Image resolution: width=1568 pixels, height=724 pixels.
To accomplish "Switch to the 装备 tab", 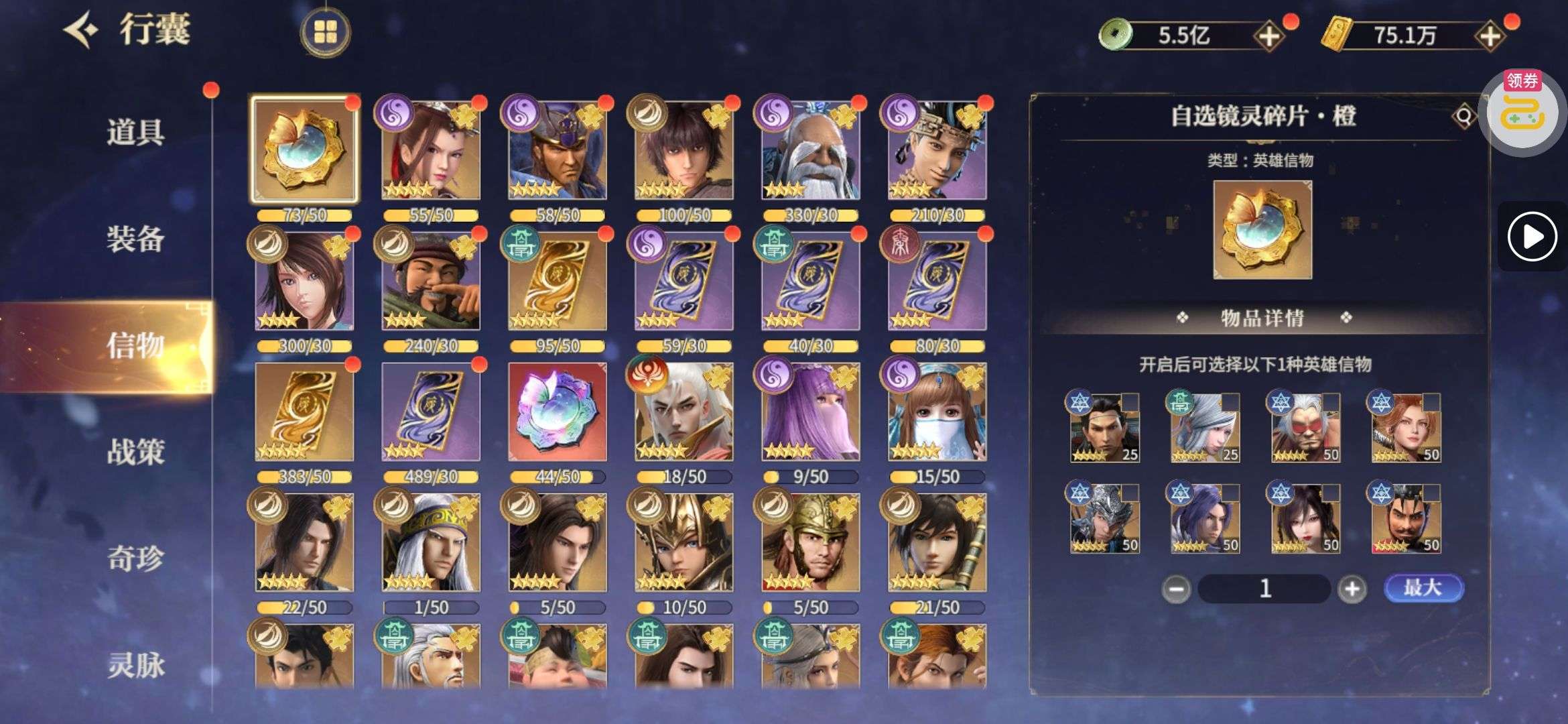I will tap(135, 239).
